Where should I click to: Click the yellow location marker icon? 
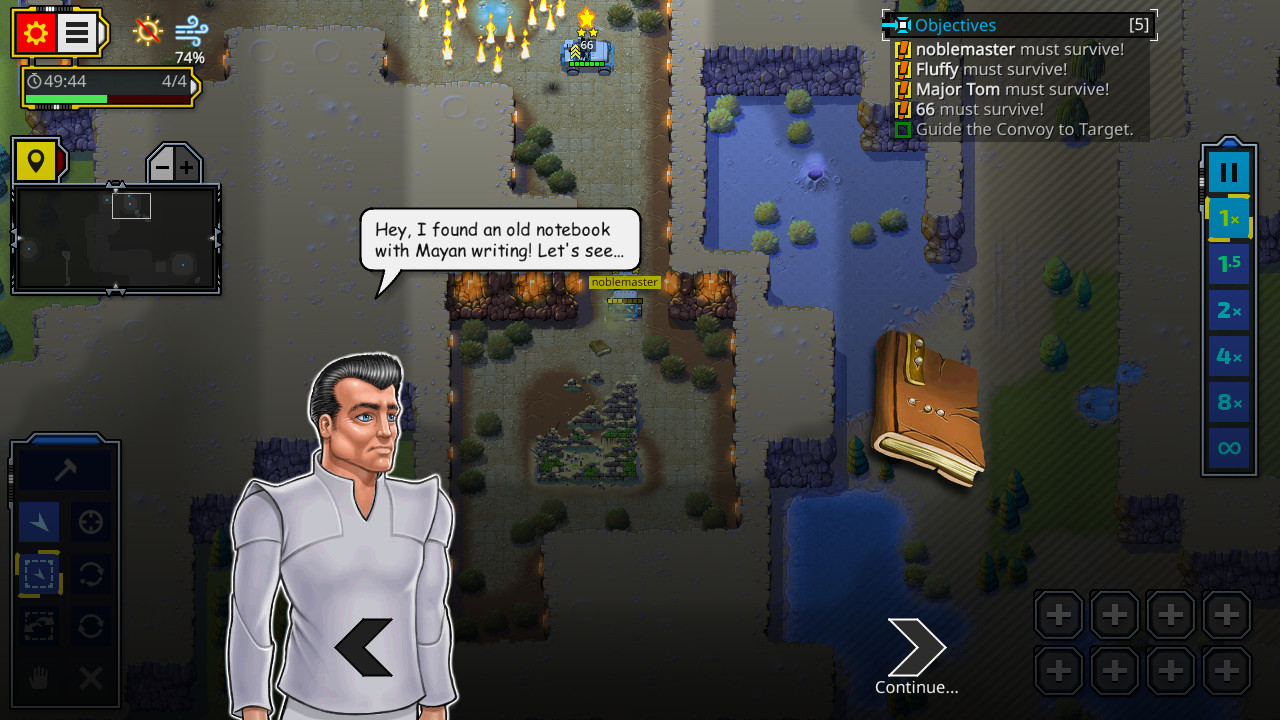[x=38, y=158]
